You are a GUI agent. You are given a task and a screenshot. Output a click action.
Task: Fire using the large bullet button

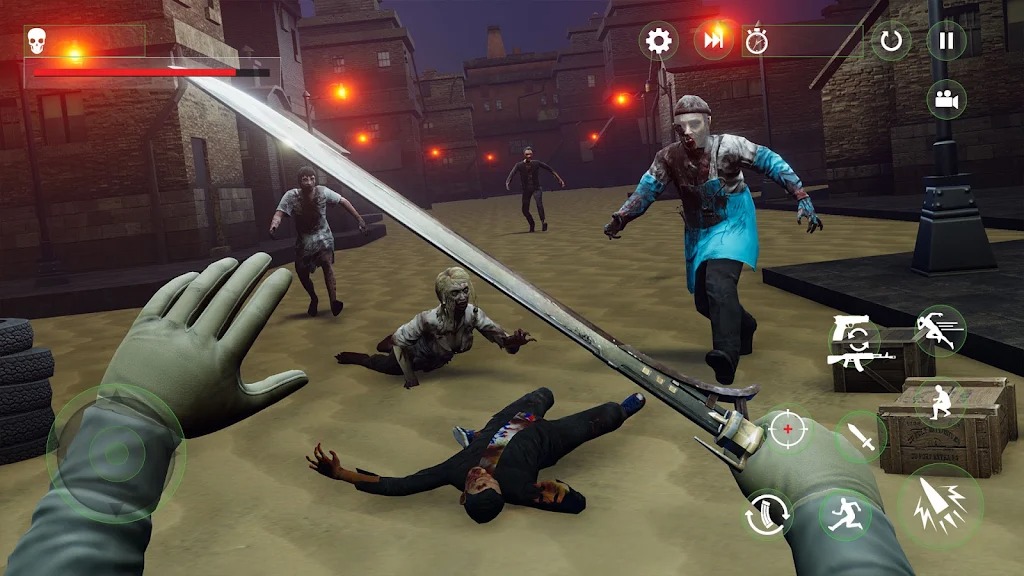(939, 504)
